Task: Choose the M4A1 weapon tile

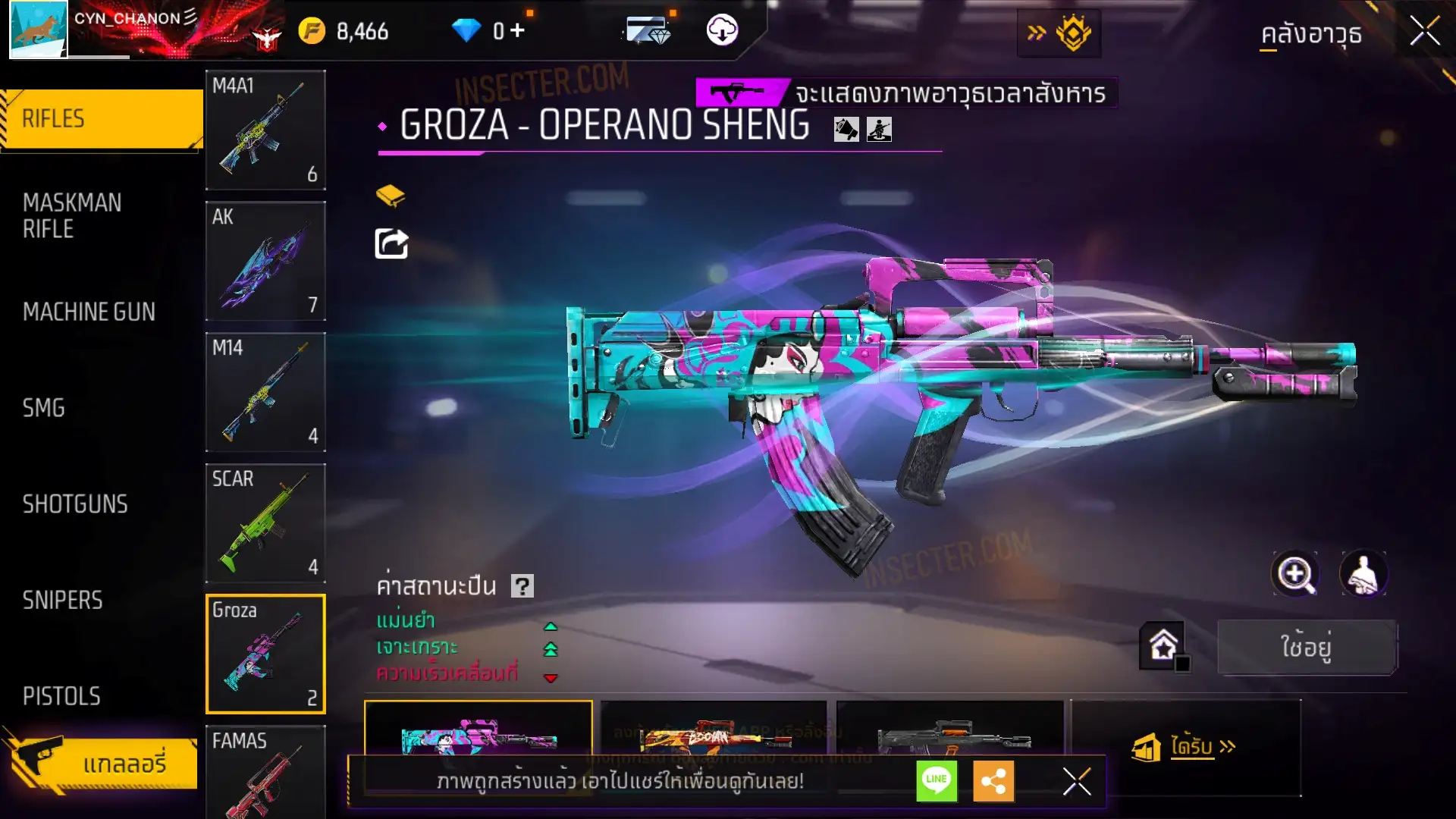Action: click(x=265, y=130)
